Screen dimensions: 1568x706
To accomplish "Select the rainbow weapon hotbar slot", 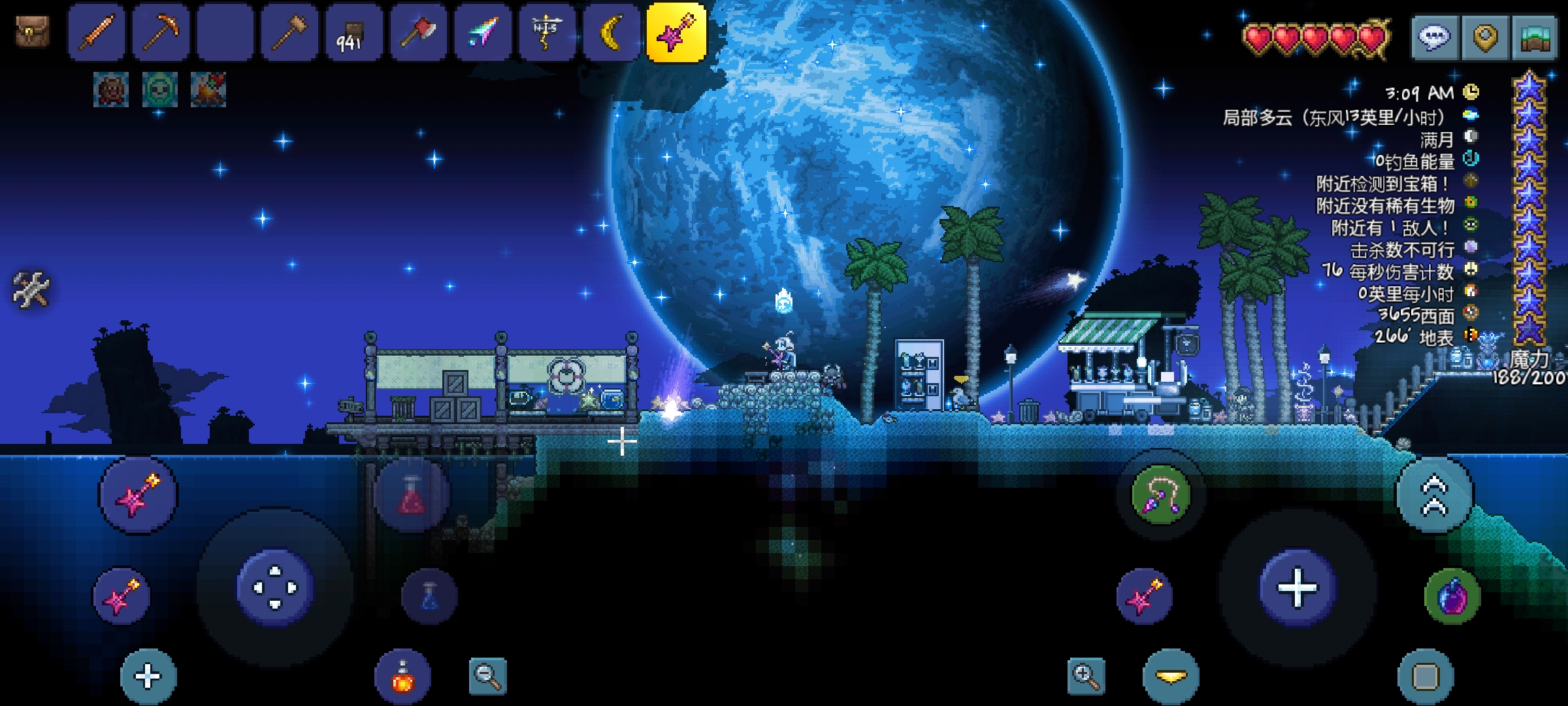I will coord(483,33).
